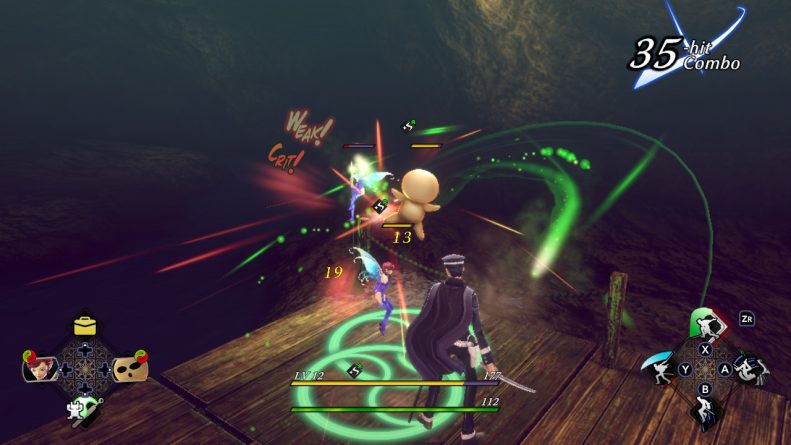Use the blue sword slash attack icon
791x445 pixels.
point(663,368)
